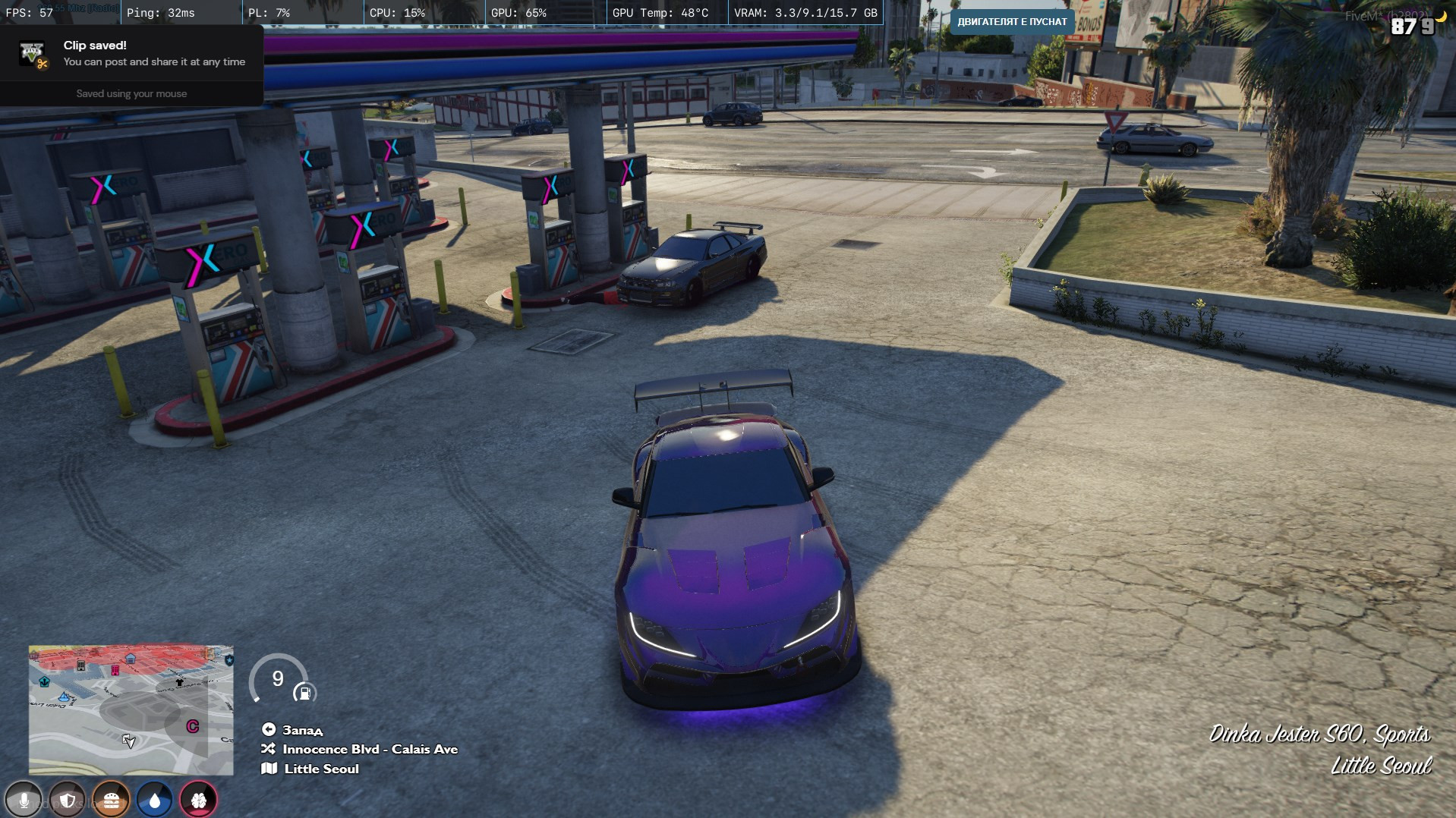Click the GTA V clip thumbnail icon
This screenshot has width=1456, height=818.
(x=33, y=54)
